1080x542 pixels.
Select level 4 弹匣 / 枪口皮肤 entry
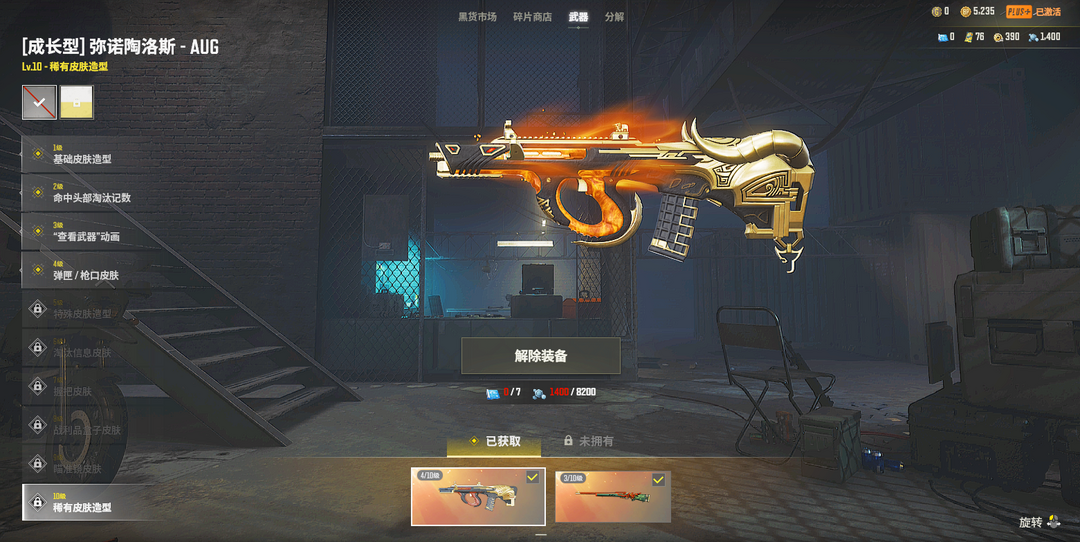point(86,270)
